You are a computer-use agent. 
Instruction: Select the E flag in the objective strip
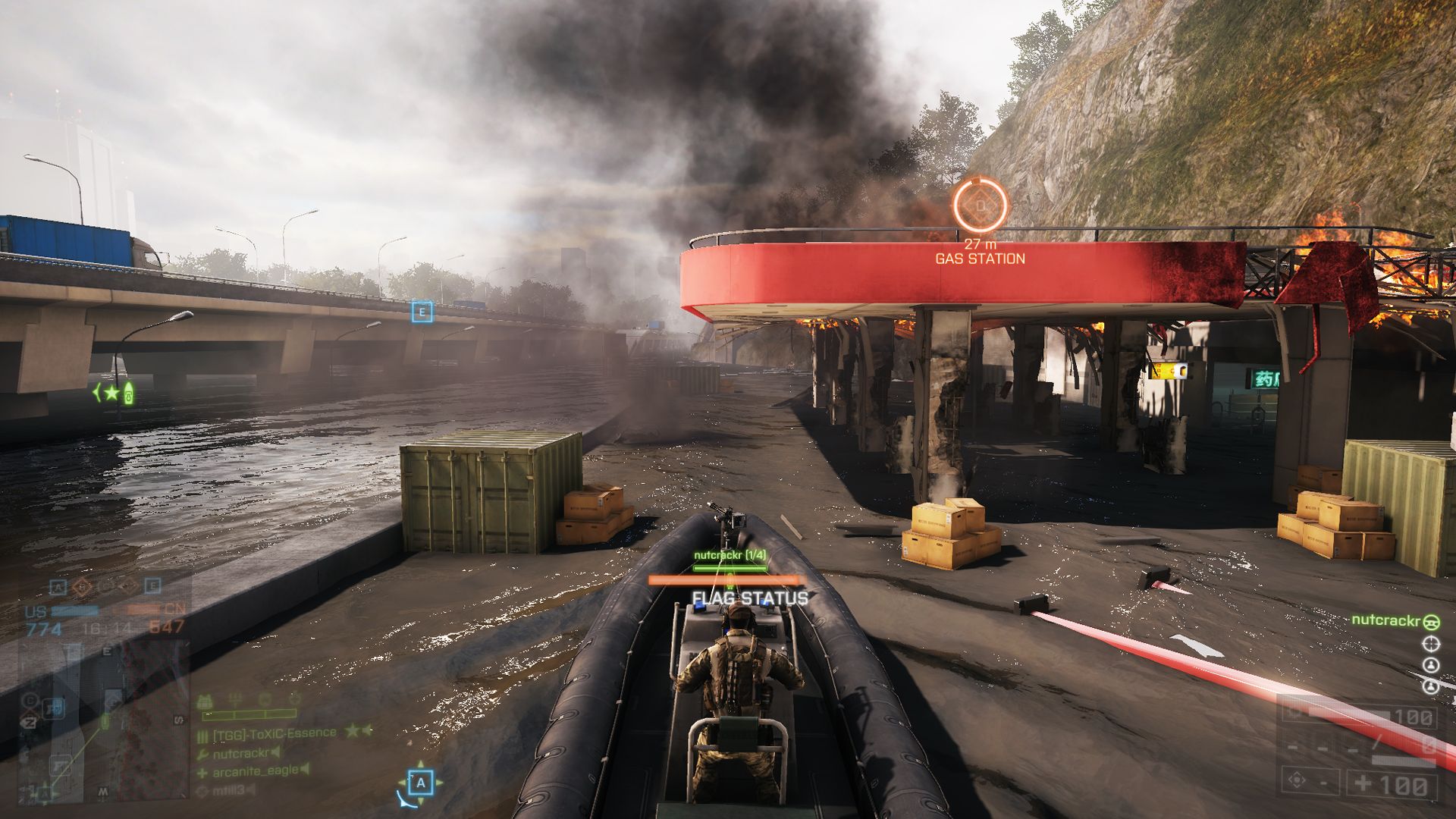pos(152,586)
